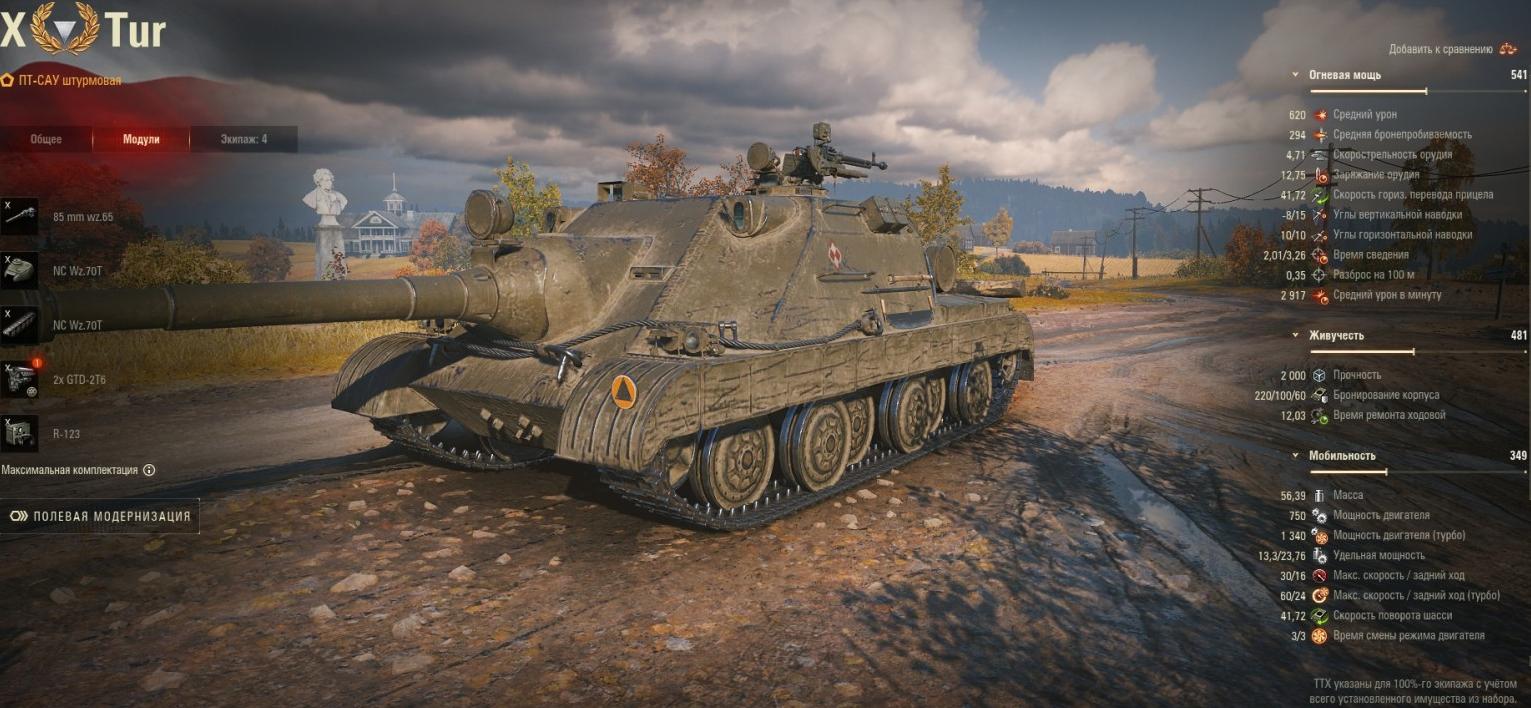Collapse the Мобильность section

point(1296,455)
